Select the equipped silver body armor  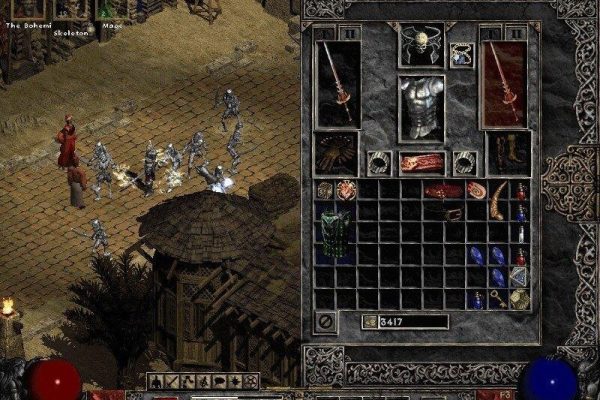[x=421, y=108]
